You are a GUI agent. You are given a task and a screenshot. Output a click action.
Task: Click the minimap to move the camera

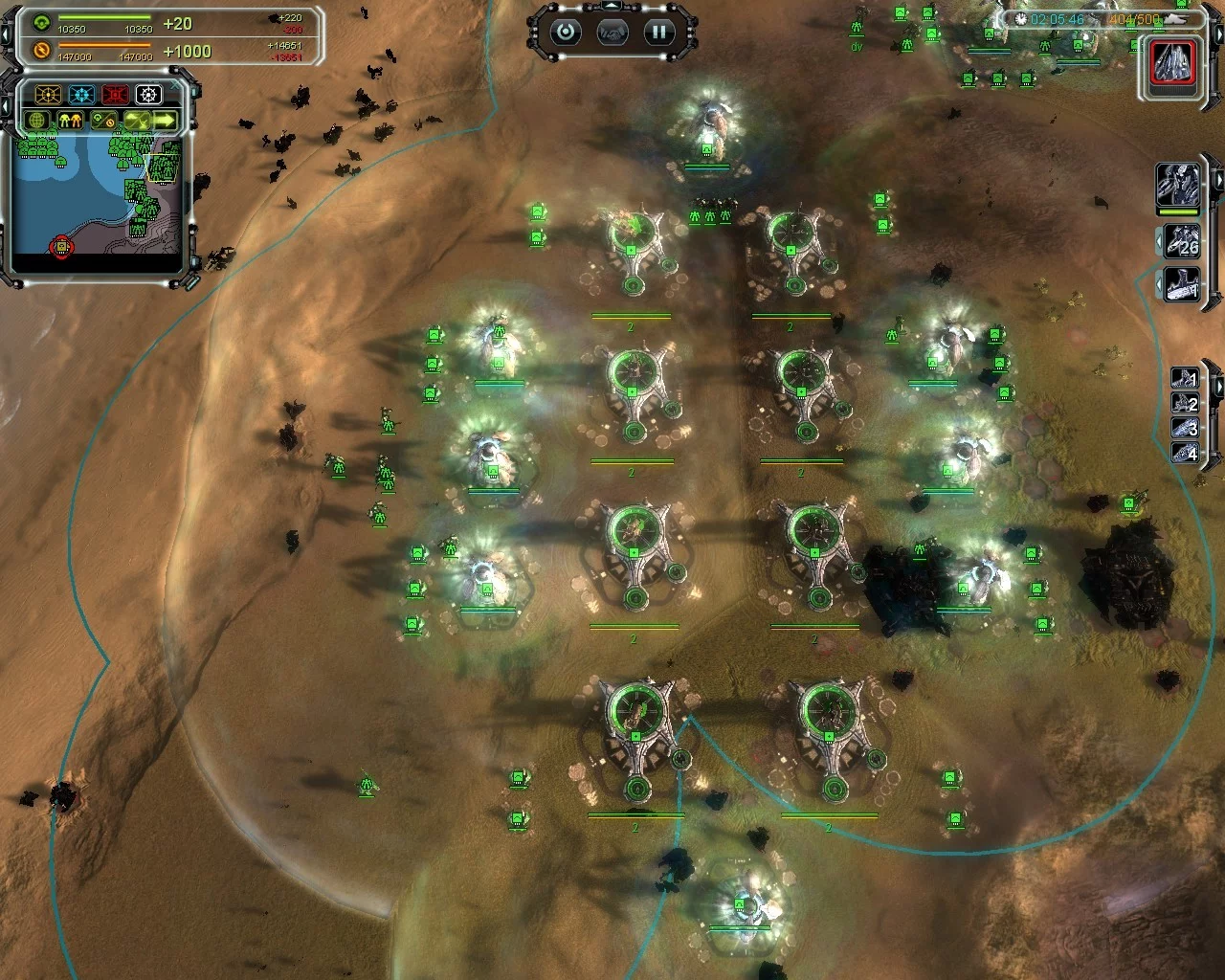(x=96, y=196)
